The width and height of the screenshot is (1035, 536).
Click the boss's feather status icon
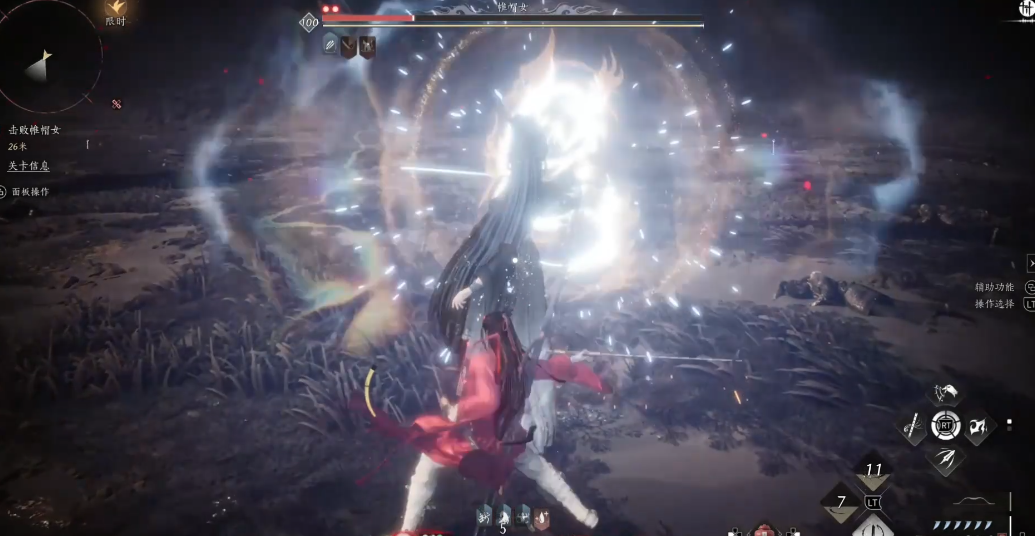point(330,45)
